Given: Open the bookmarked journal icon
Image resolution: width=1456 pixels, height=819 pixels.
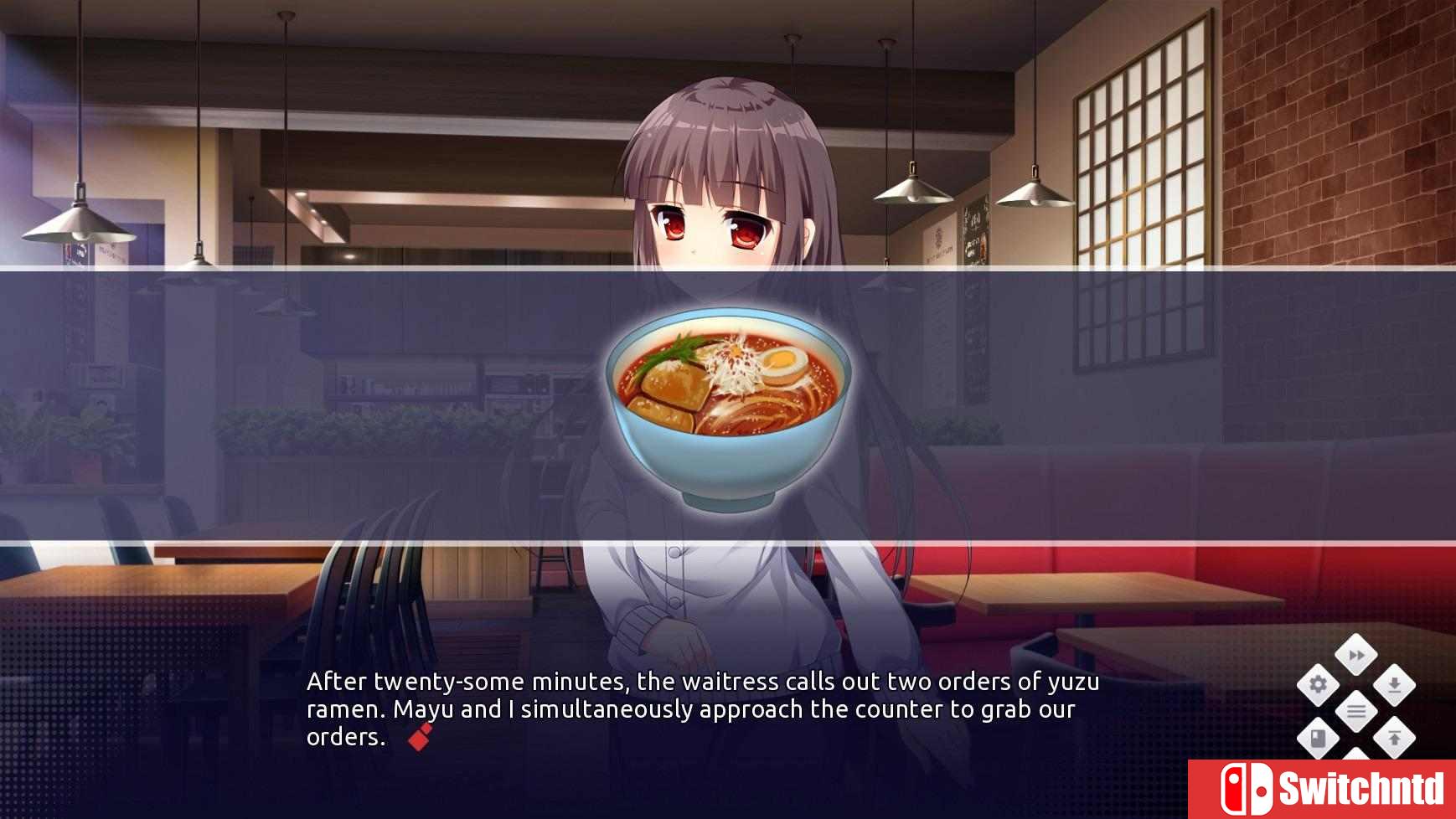Looking at the screenshot, I should coord(1318,739).
